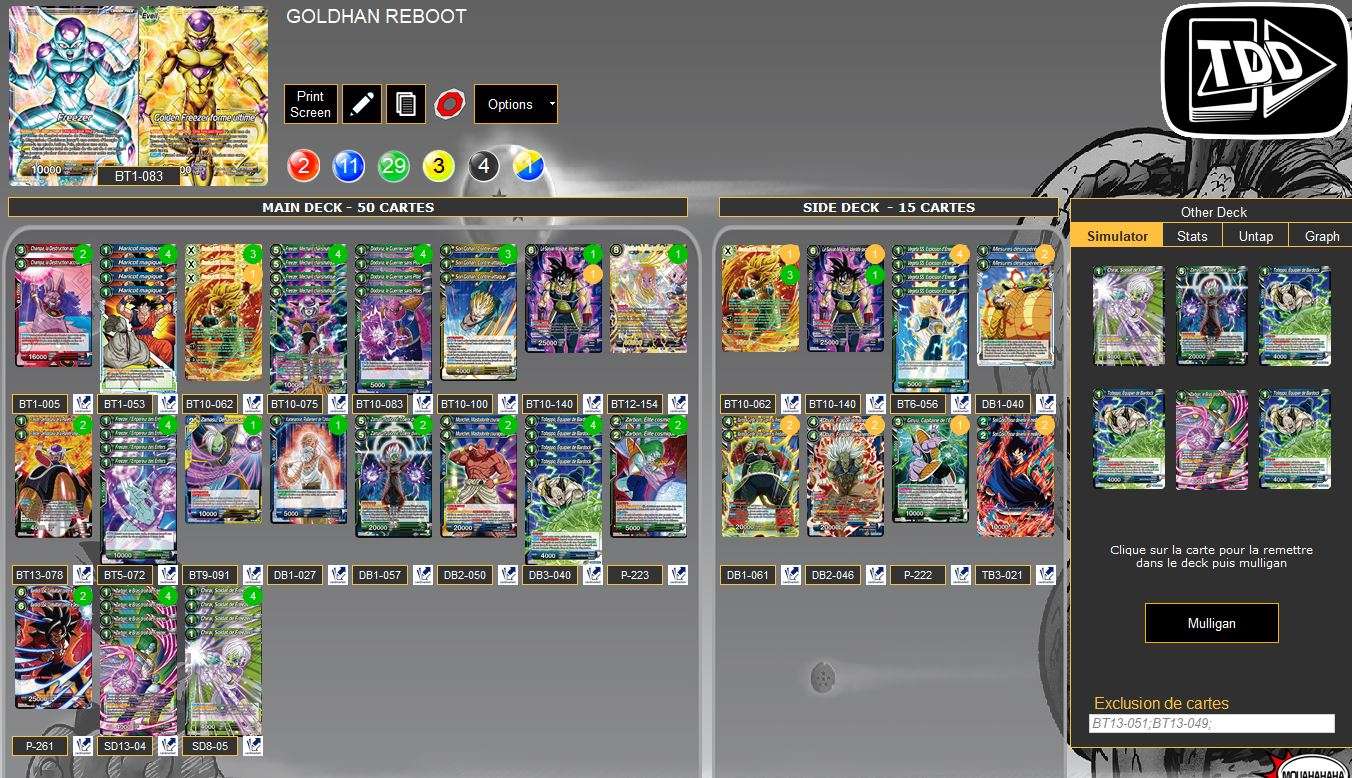This screenshot has height=778, width=1352.
Task: Click the marketplace icon next to TB3-021
Action: [1045, 575]
